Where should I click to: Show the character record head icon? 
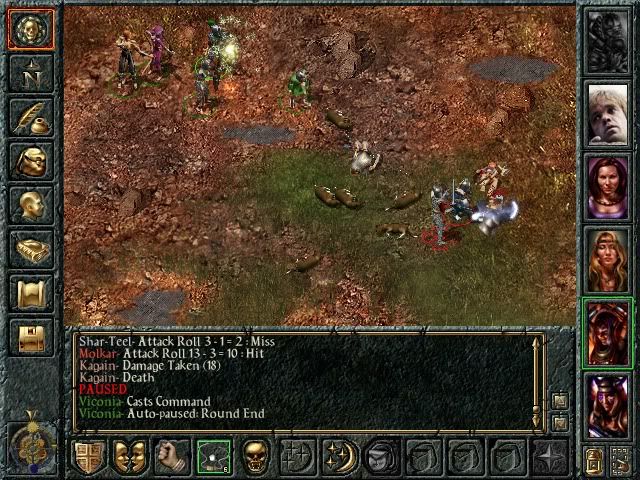click(31, 204)
